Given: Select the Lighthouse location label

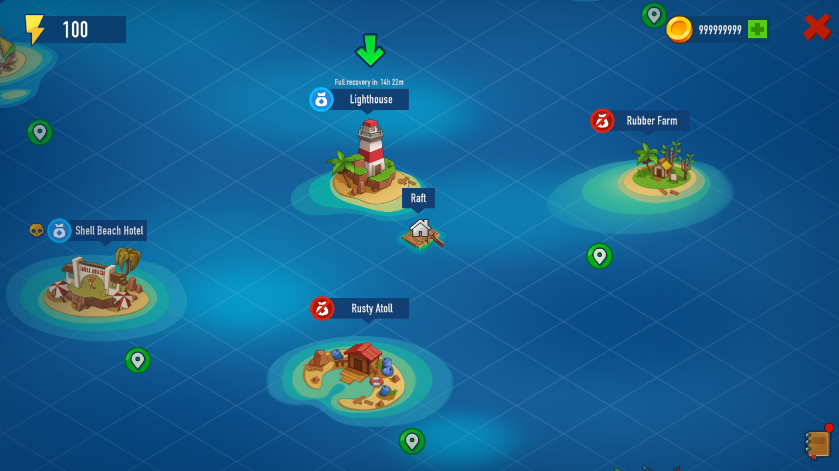Looking at the screenshot, I should (x=370, y=99).
